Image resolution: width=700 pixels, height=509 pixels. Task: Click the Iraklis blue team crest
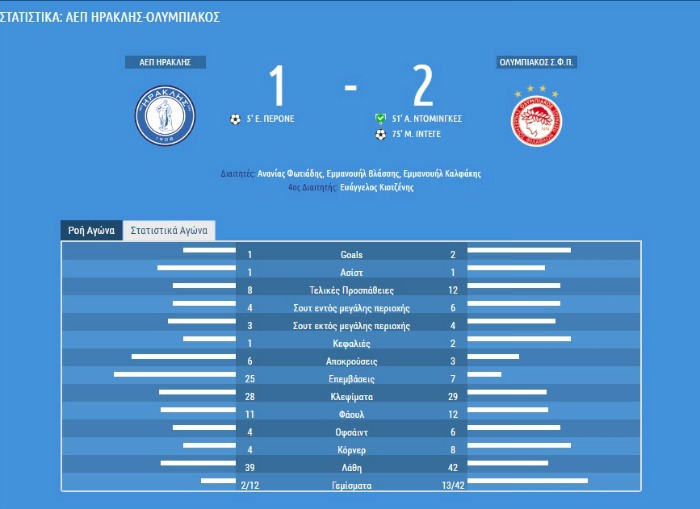pyautogui.click(x=165, y=114)
